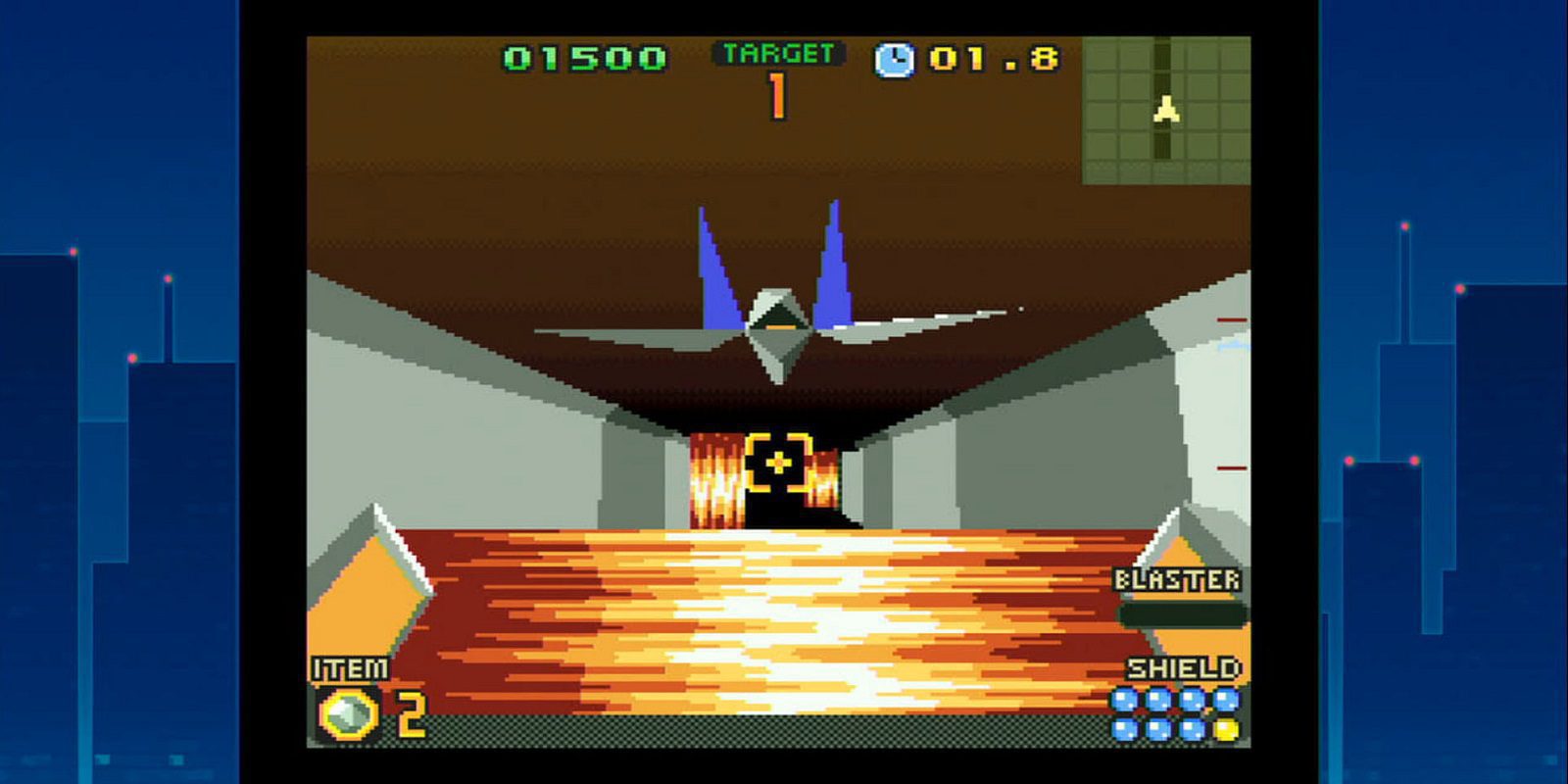Expand the minimap in the top-right corner
The height and width of the screenshot is (784, 1568).
pos(1166,108)
